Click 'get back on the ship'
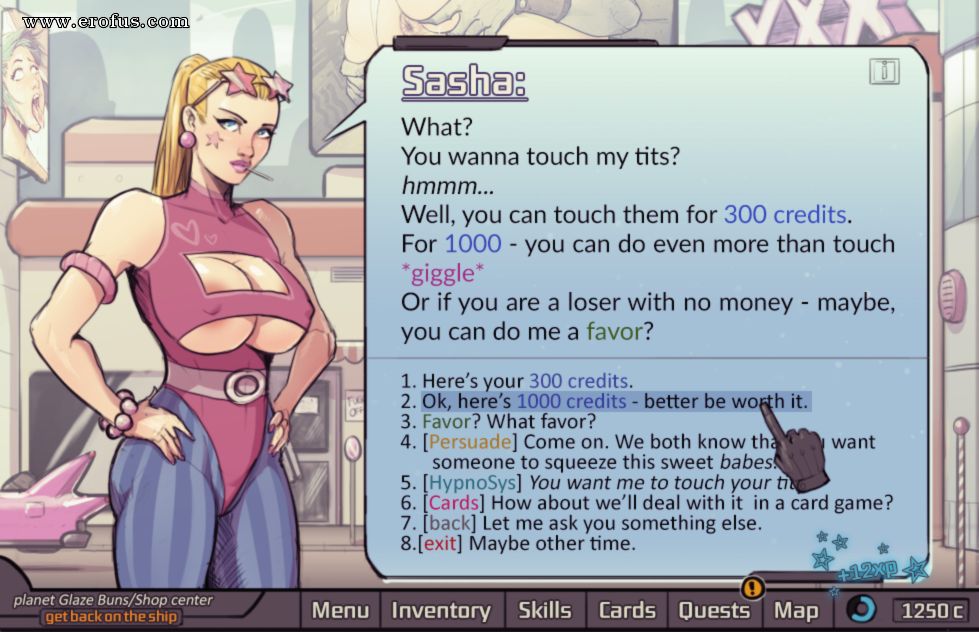This screenshot has height=632, width=979. click(112, 616)
